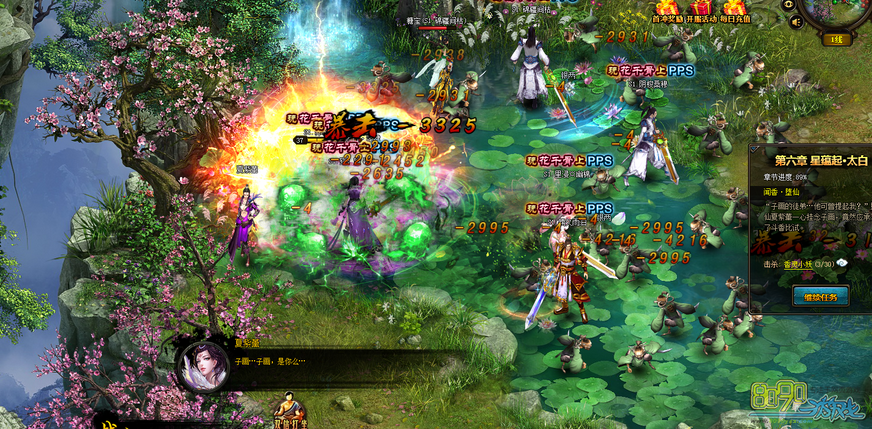Screen dimensions: 872x429
Task: Open the 开服活动 server launch event gift
Action: coord(701,8)
